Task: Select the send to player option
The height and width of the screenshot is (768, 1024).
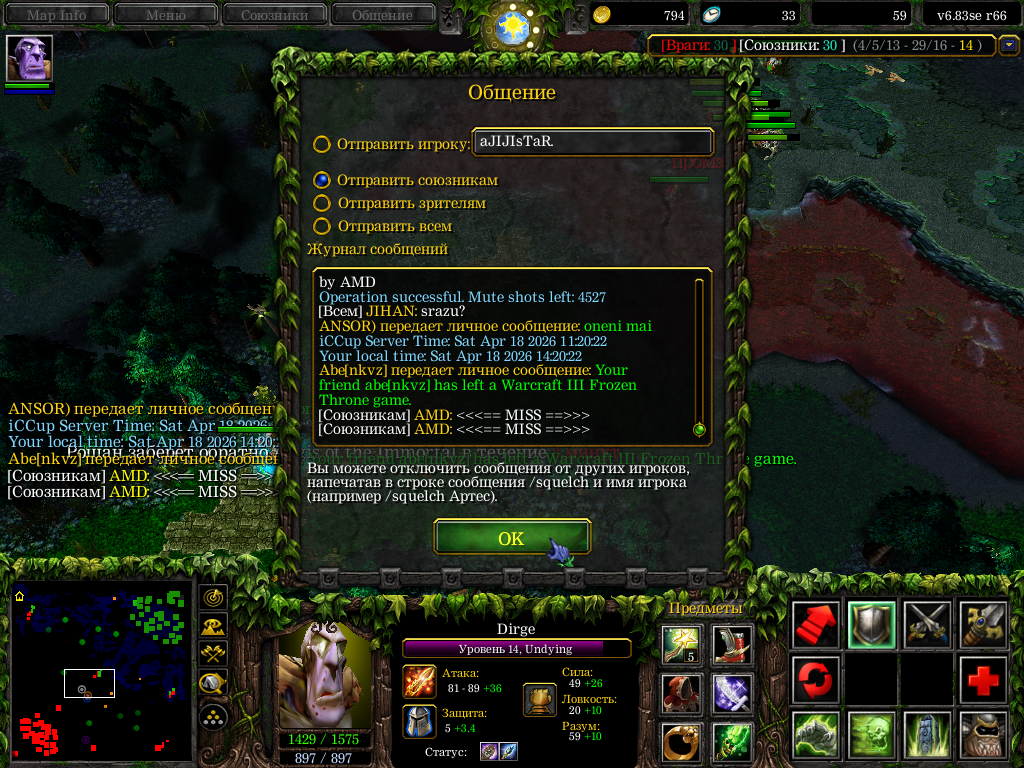Action: 322,144
